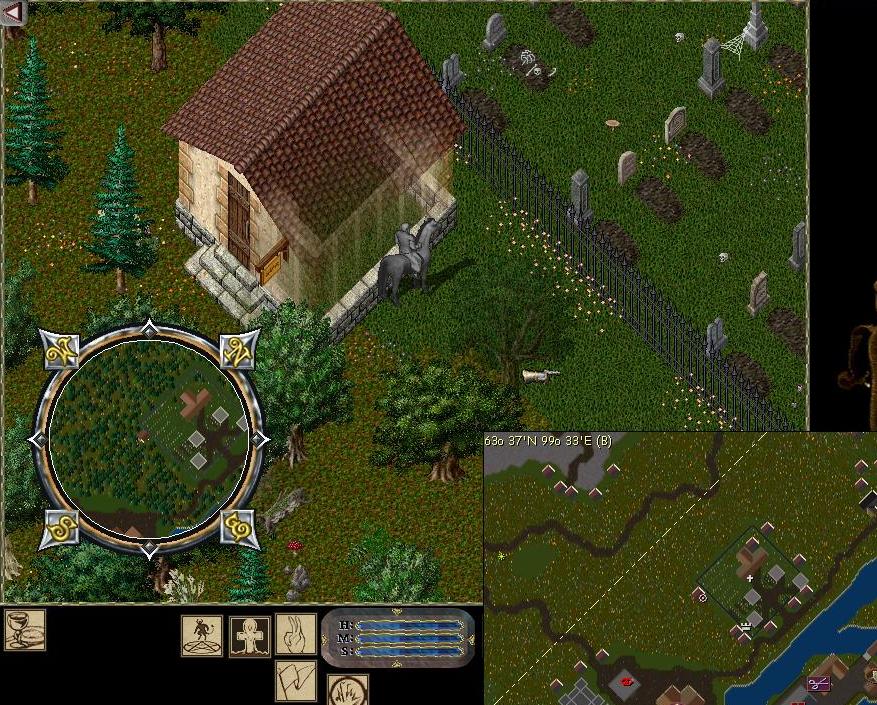Use the raised hand gesture icon
The width and height of the screenshot is (877, 705).
click(296, 634)
